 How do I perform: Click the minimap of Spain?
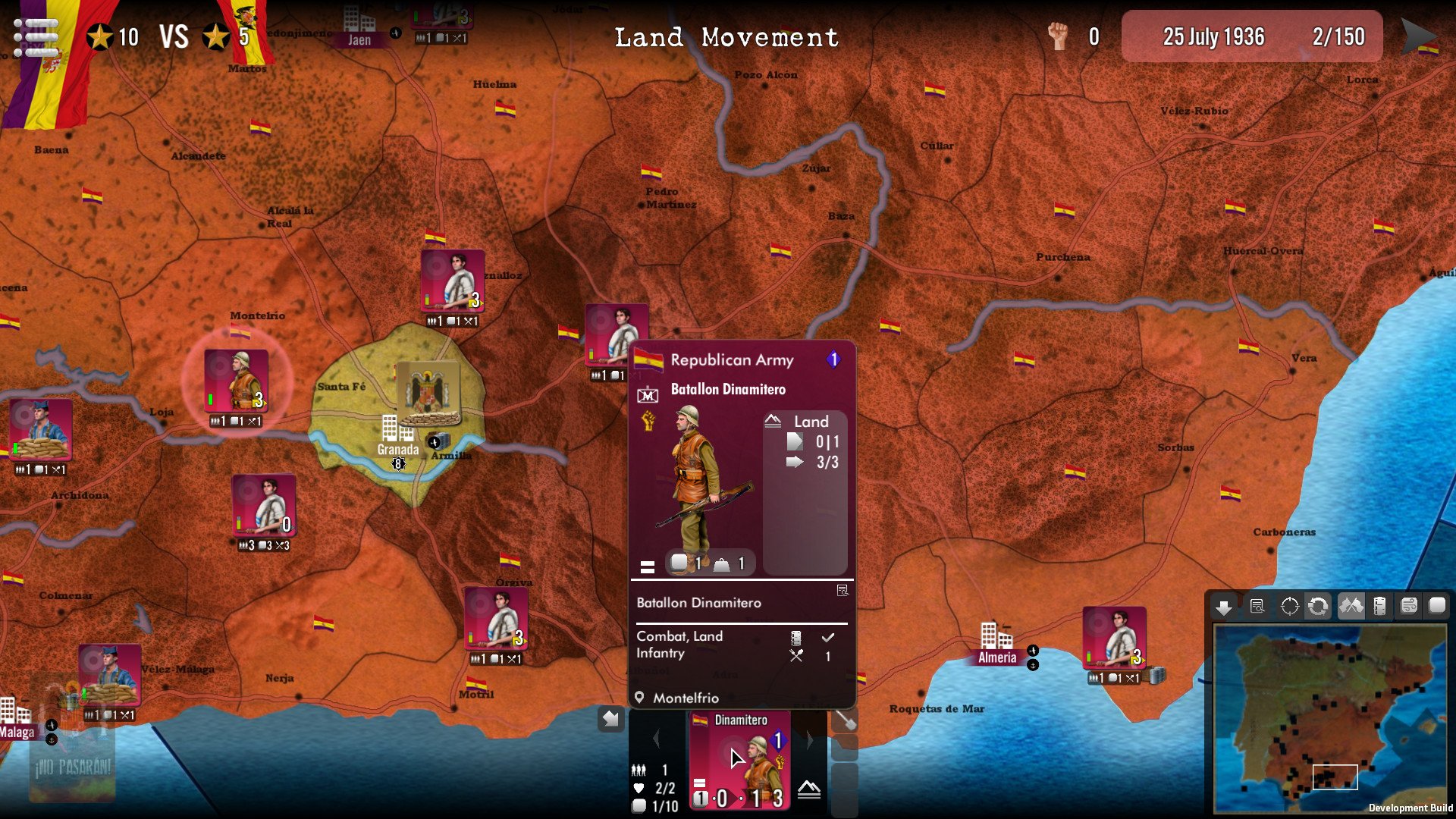(x=1329, y=717)
